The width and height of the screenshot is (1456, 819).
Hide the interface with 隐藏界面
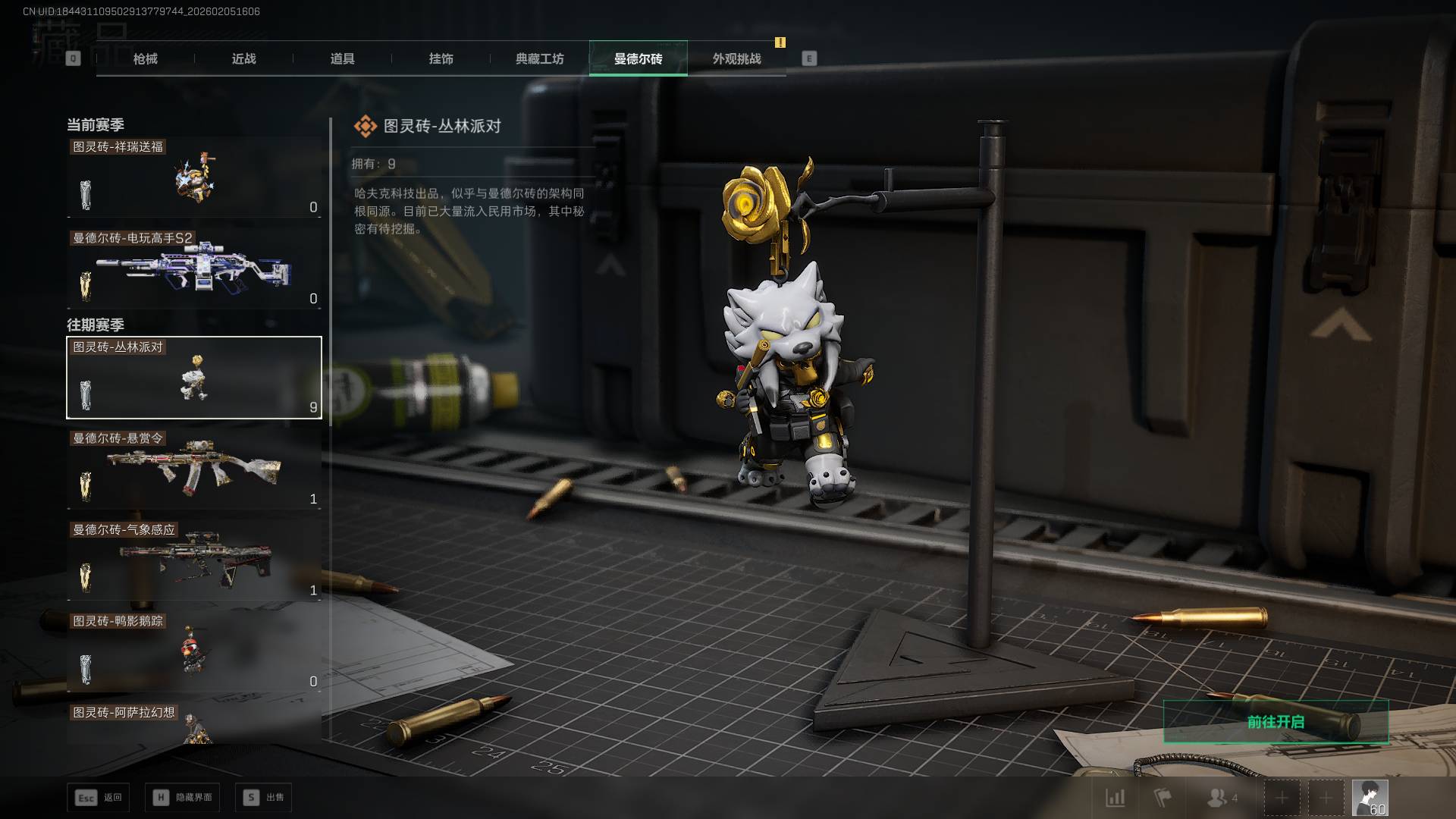[x=183, y=798]
